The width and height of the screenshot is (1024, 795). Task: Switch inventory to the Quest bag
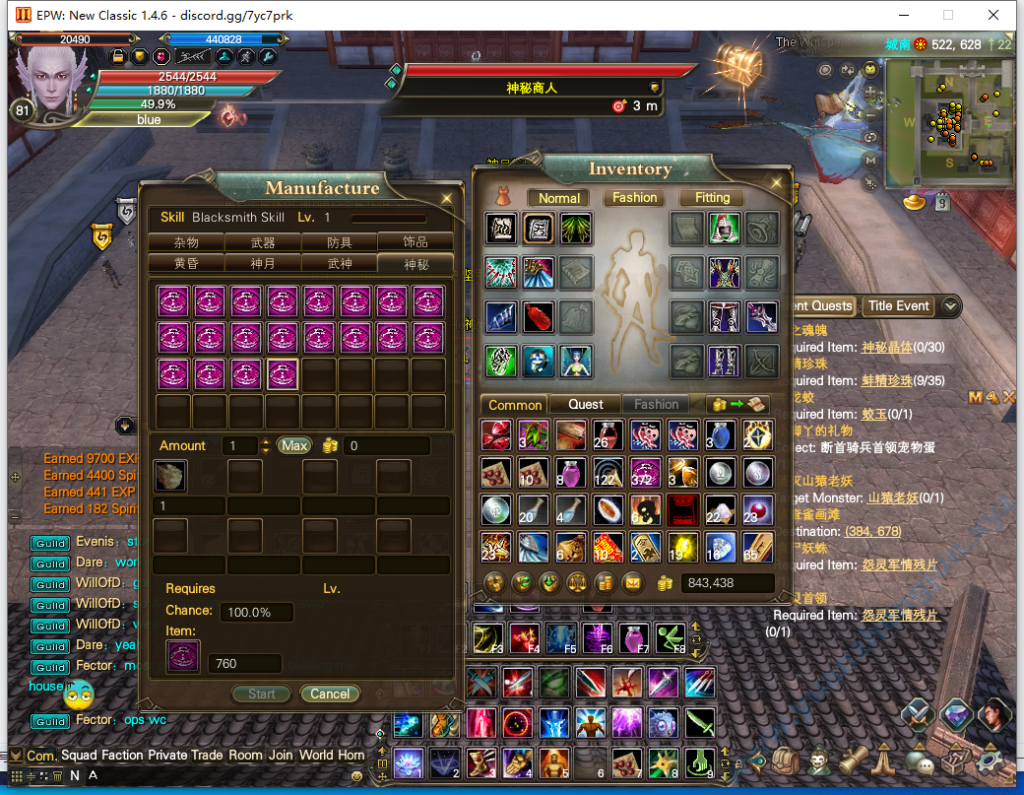coord(586,404)
